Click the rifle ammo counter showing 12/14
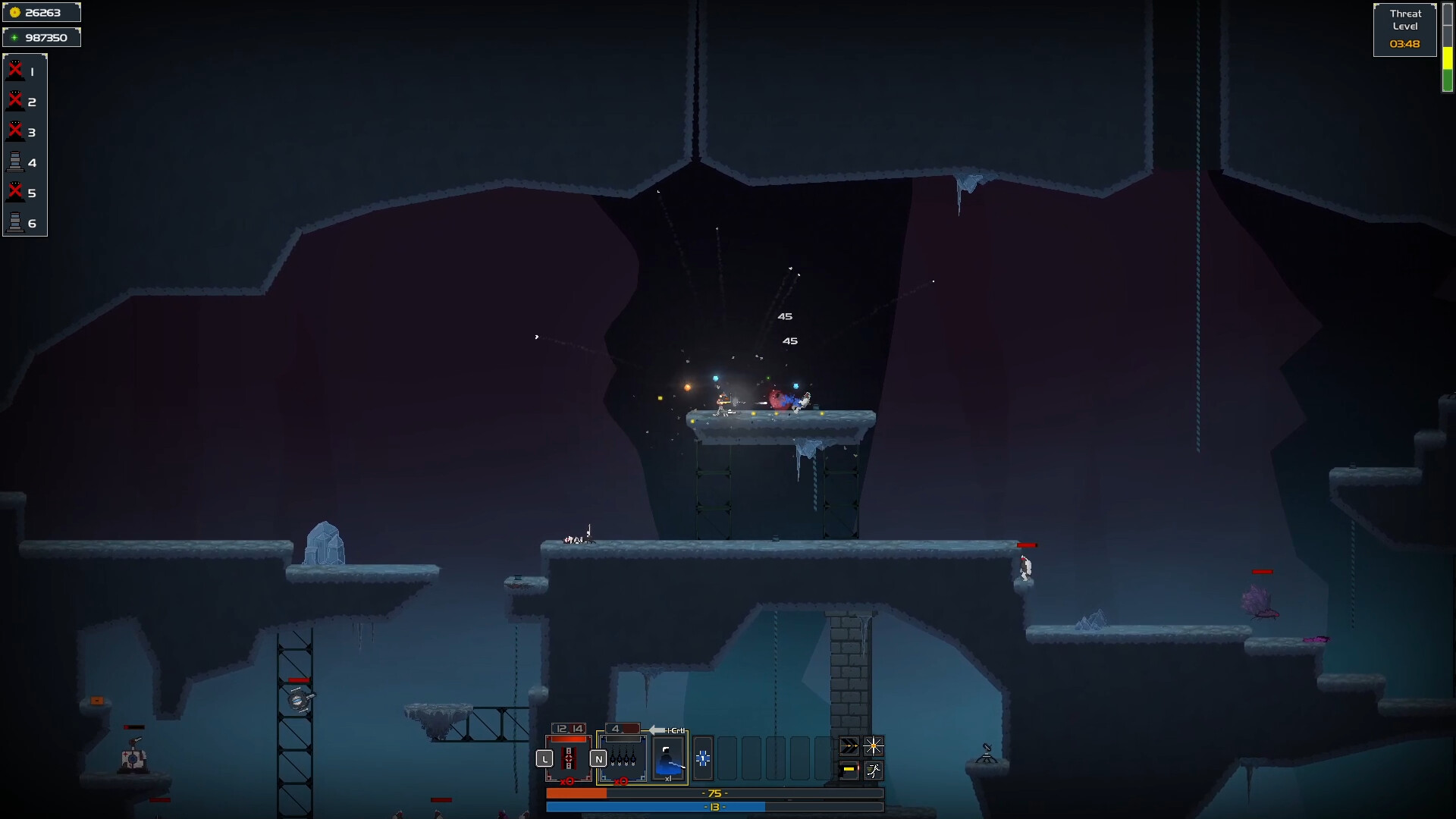This screenshot has height=819, width=1456. tap(568, 726)
